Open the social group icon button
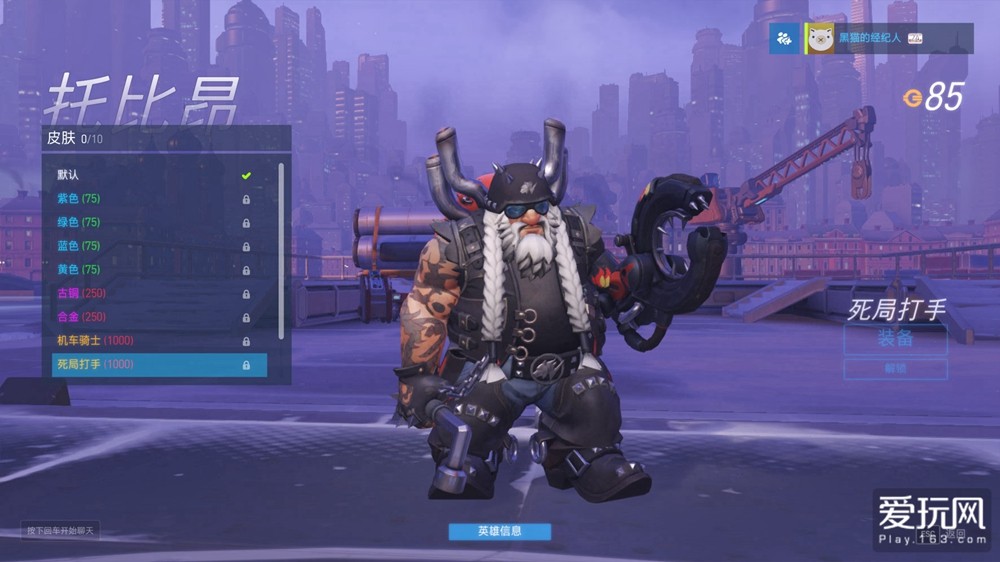Viewport: 1000px width, 562px height. pyautogui.click(x=785, y=38)
